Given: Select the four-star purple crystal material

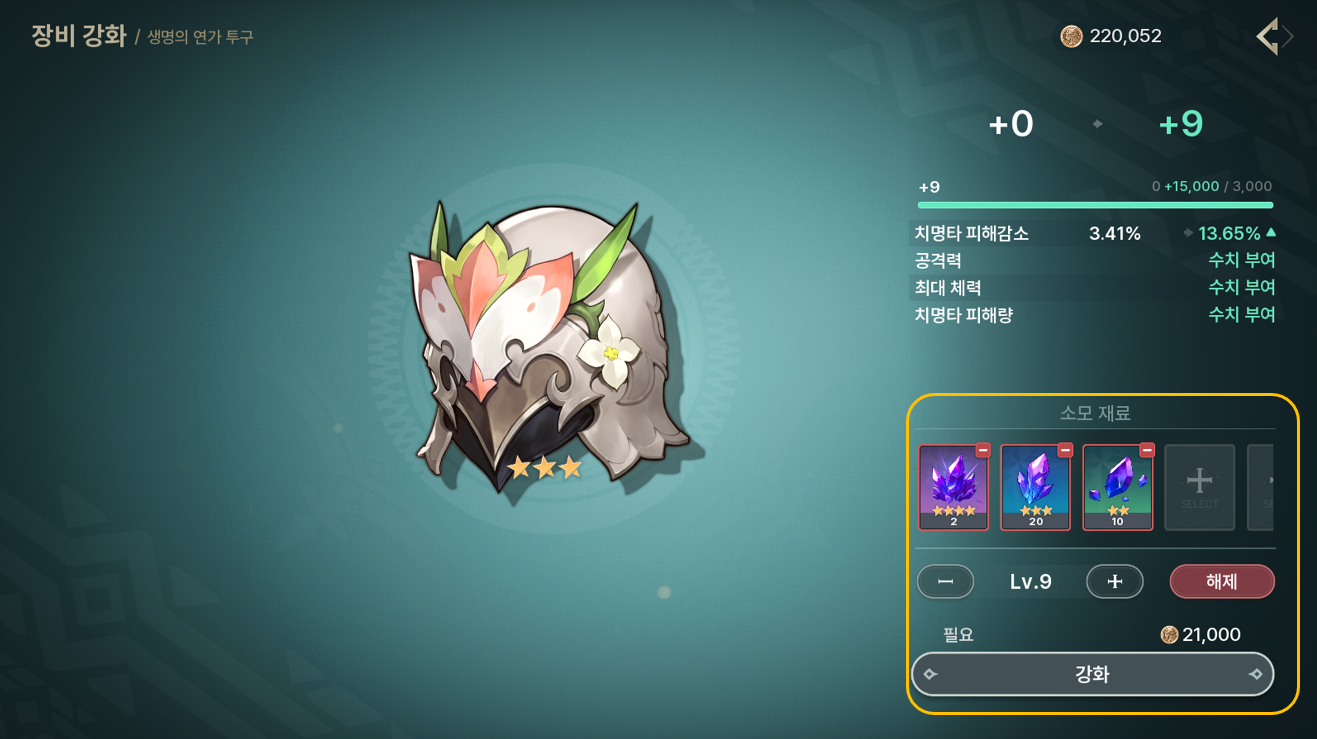Looking at the screenshot, I should click(953, 487).
